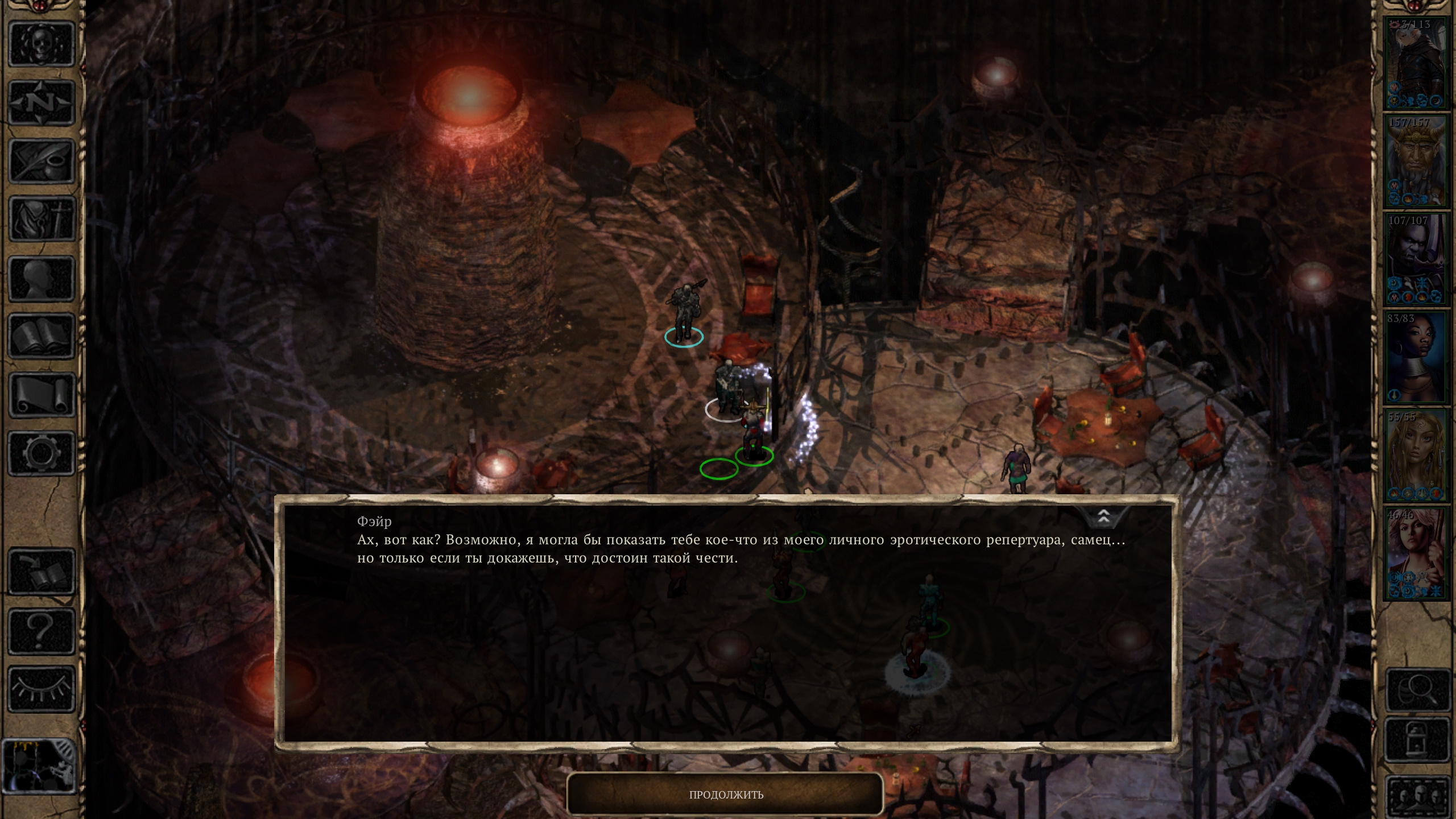Select the half-orc portrait with 107 HP
The image size is (1456, 819).
pyautogui.click(x=1416, y=259)
